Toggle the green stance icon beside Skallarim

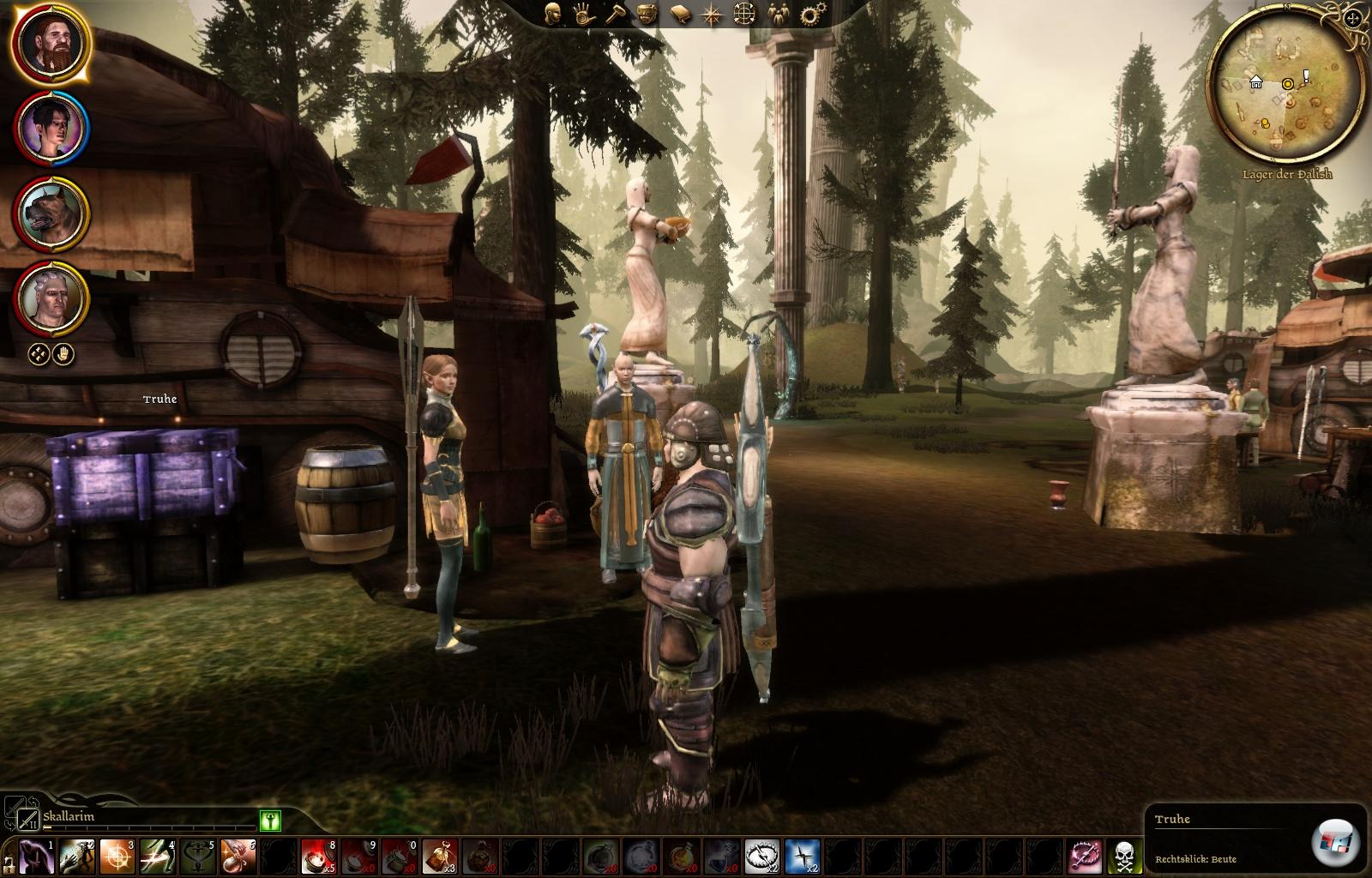(270, 821)
